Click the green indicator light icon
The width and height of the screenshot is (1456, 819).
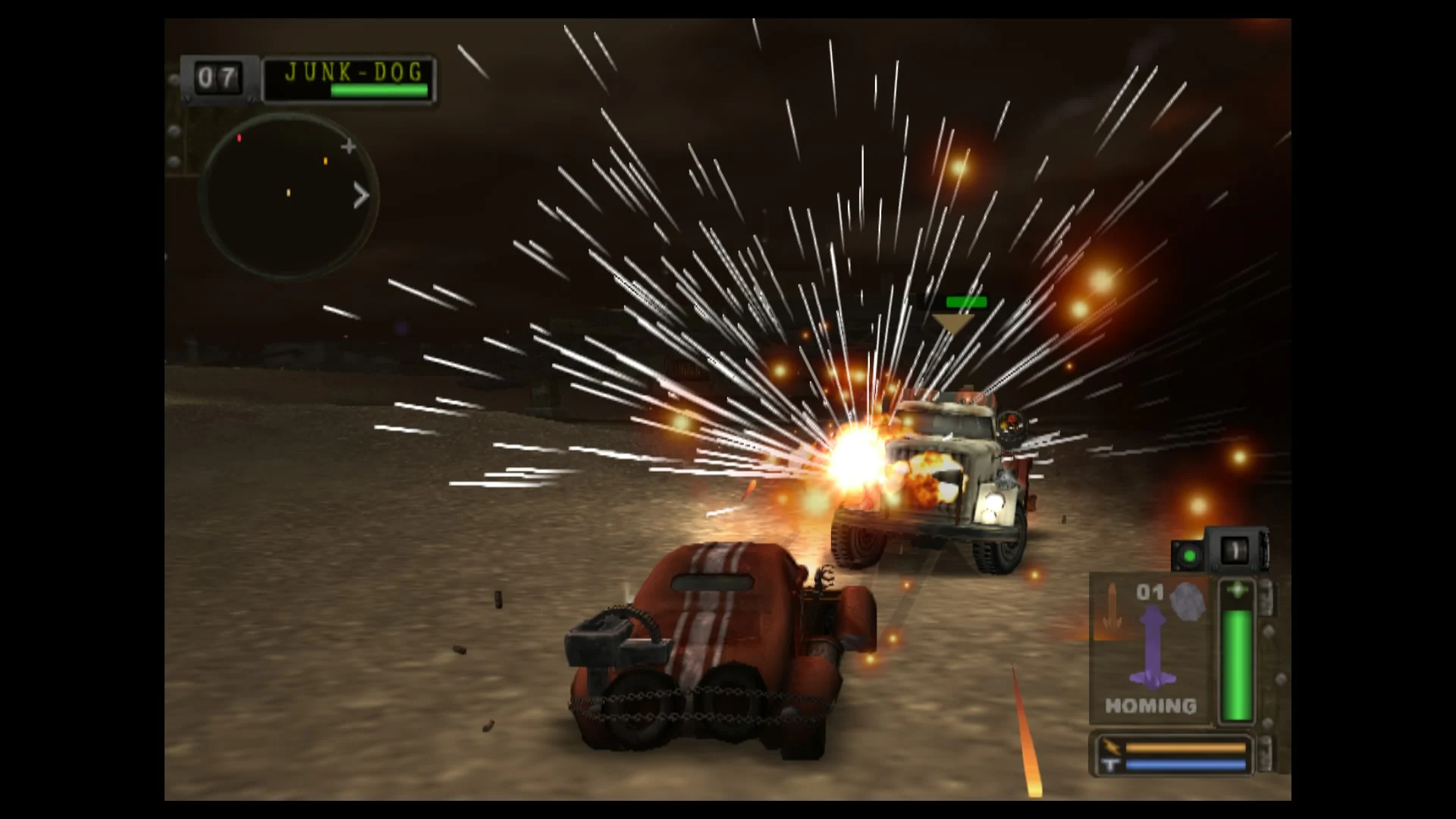[1188, 554]
